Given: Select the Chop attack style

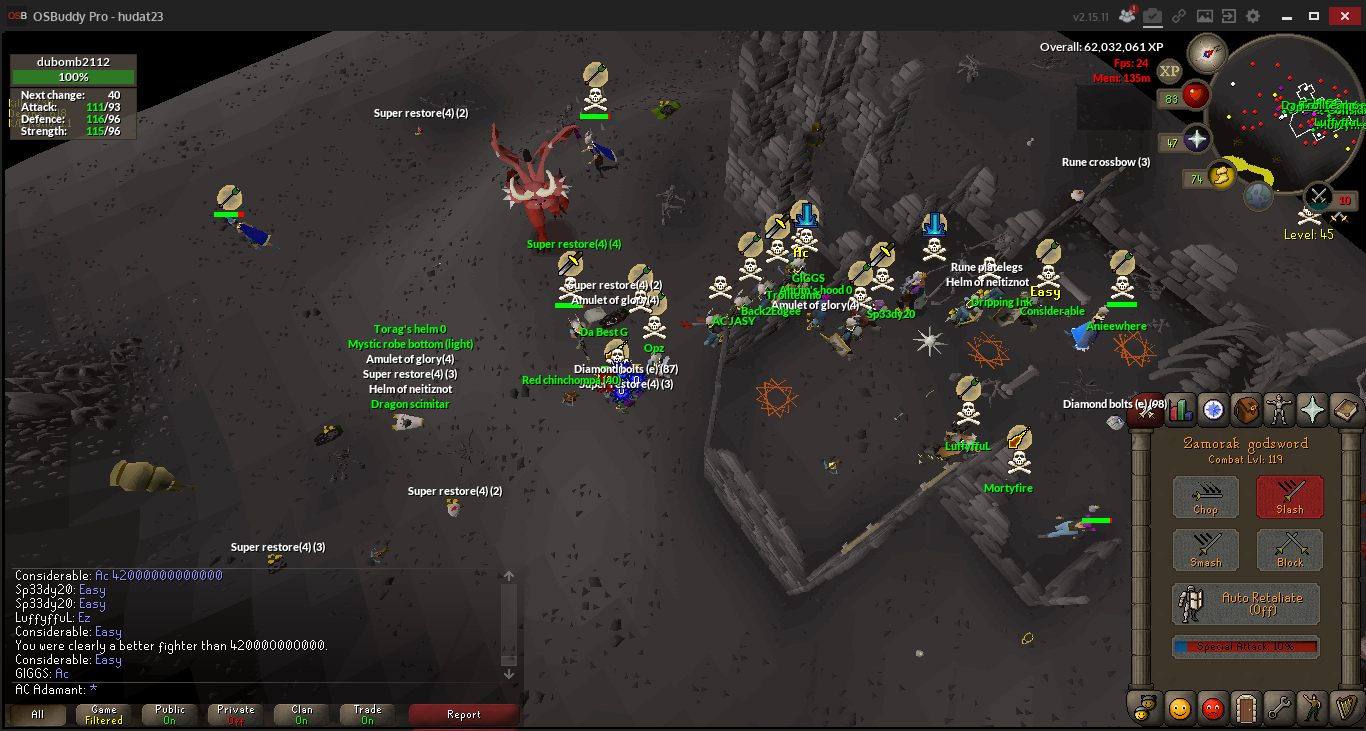Looking at the screenshot, I should (x=1205, y=497).
